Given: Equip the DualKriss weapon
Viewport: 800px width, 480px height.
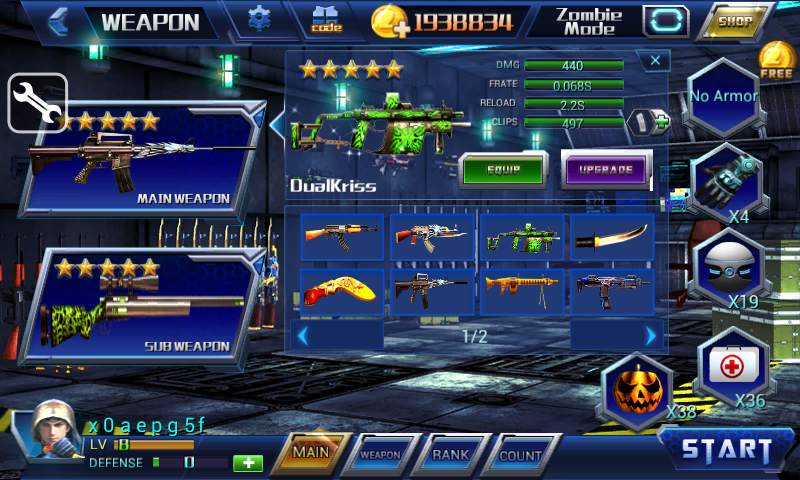Looking at the screenshot, I should coord(502,169).
